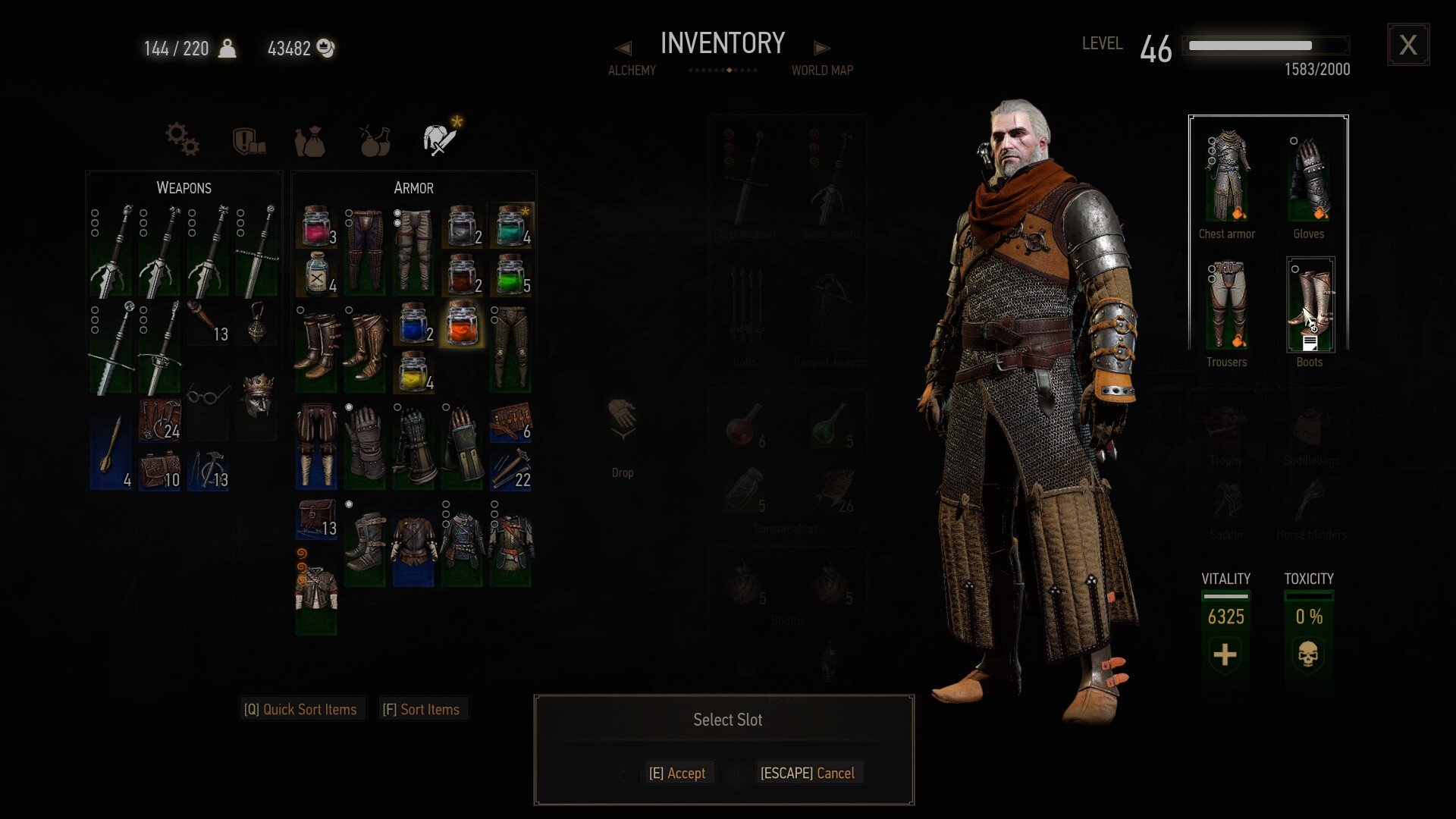Click Quick Sort Items
This screenshot has height=819, width=1456.
click(x=300, y=709)
